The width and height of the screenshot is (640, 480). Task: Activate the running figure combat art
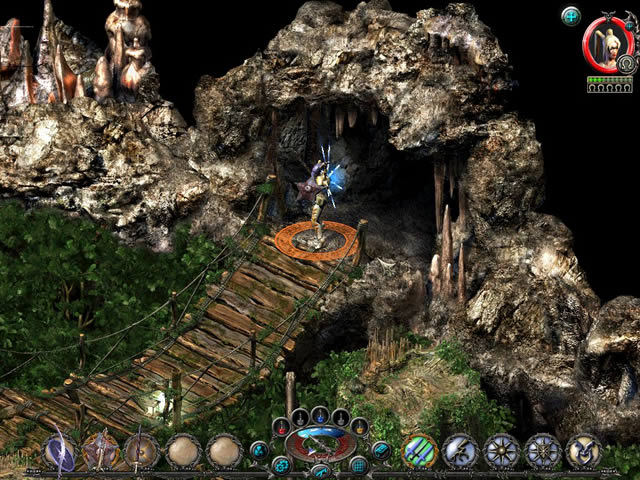[x=462, y=451]
